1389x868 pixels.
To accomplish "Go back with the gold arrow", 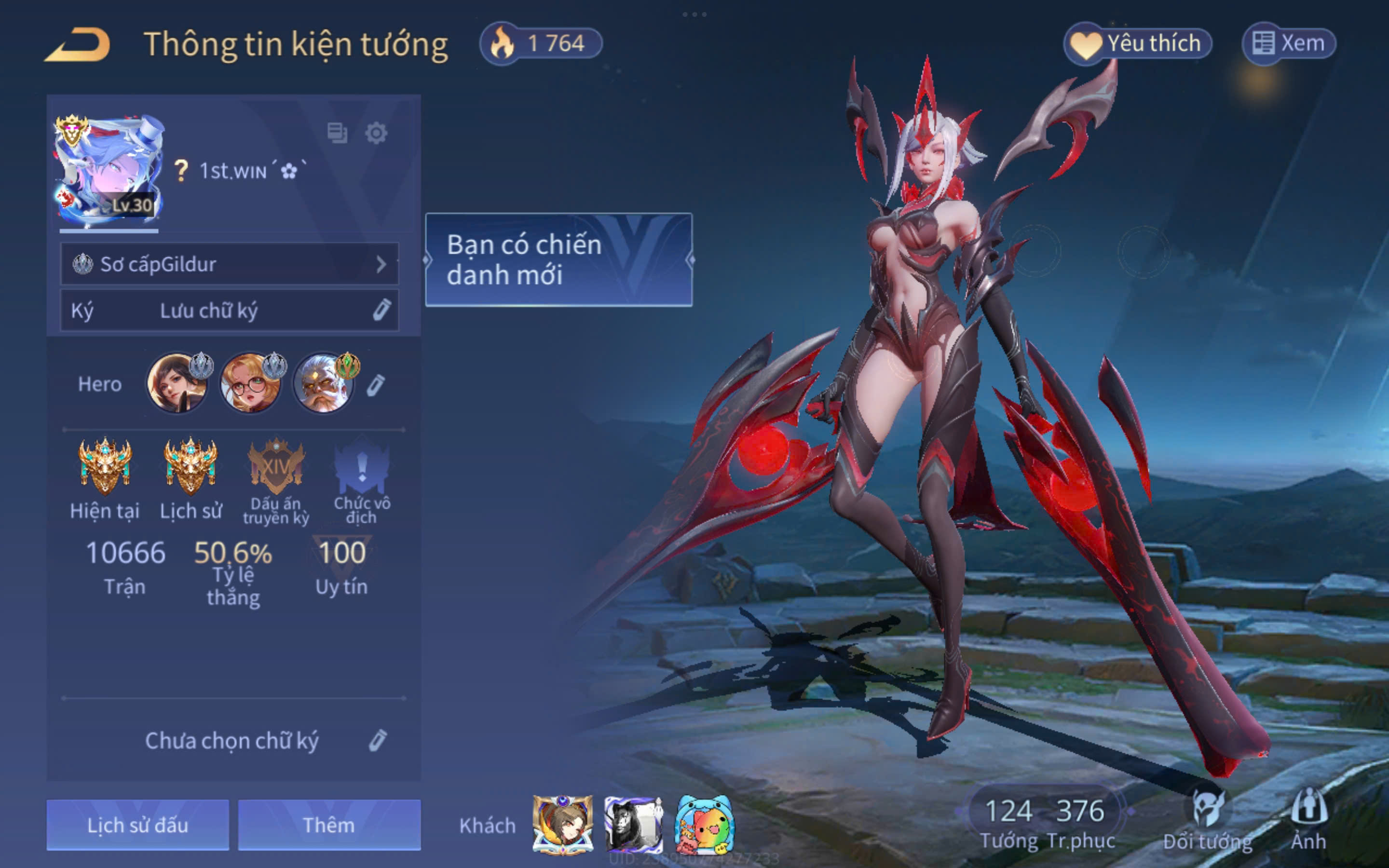I will [x=78, y=45].
